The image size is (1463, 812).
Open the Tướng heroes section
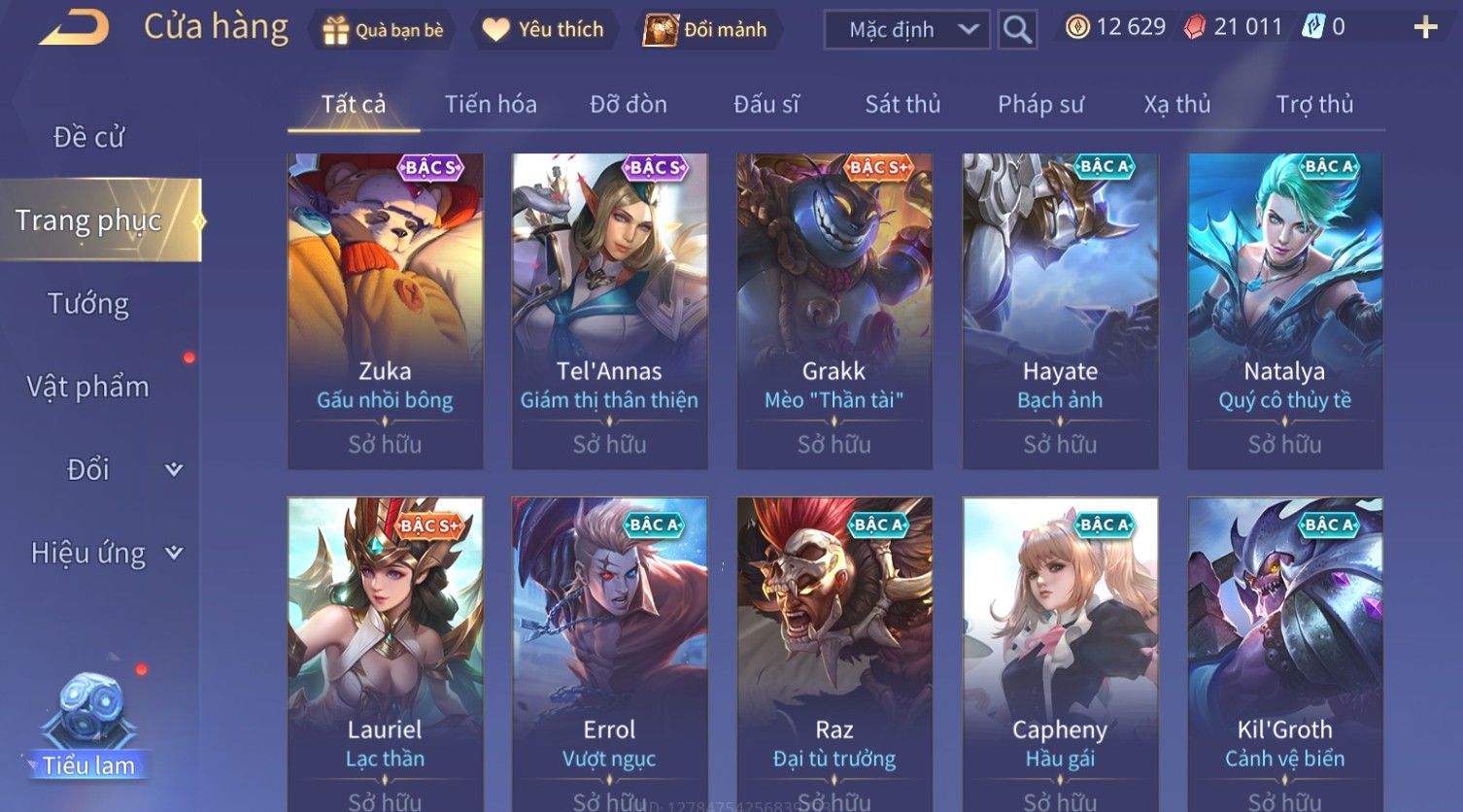click(x=88, y=304)
